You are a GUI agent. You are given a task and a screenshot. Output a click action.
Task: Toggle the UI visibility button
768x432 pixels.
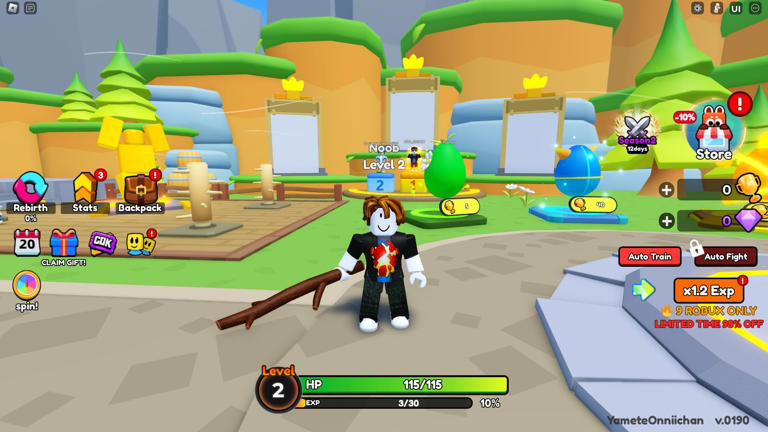click(x=736, y=8)
